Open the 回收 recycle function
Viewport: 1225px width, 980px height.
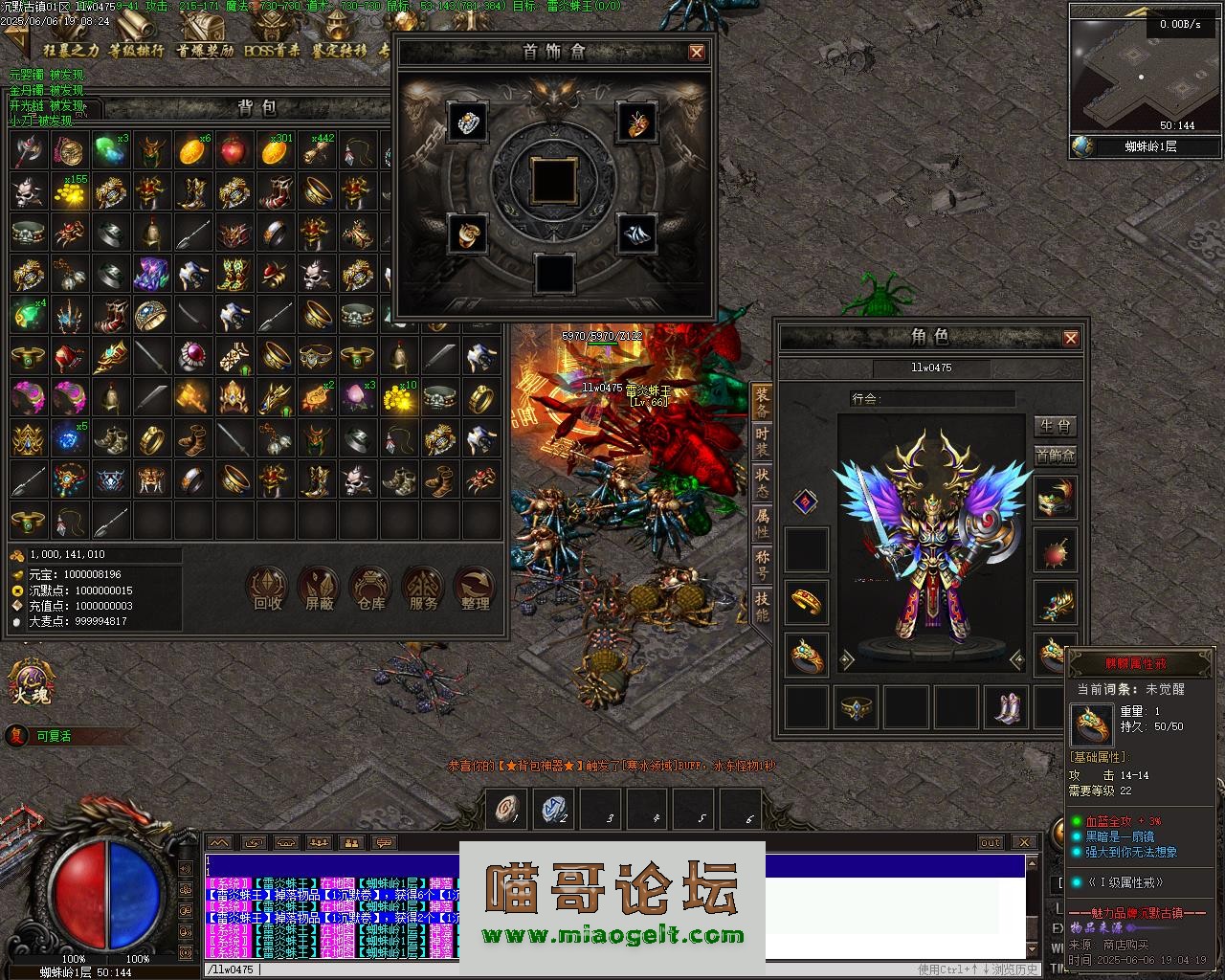pyautogui.click(x=267, y=588)
